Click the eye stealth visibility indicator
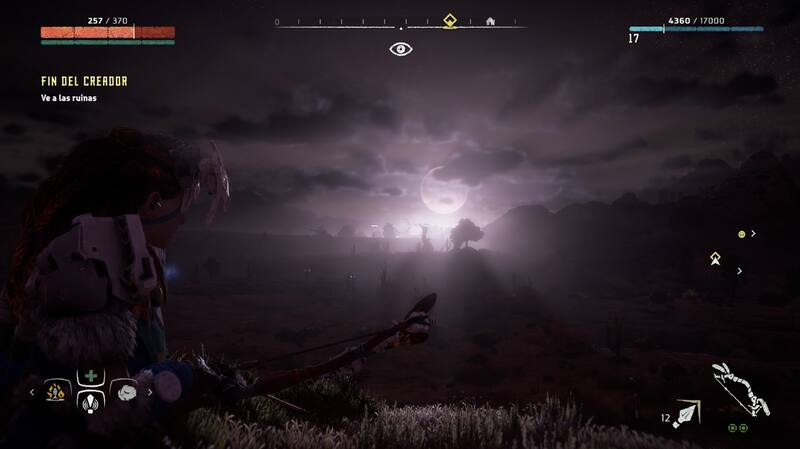Screen dimensions: 800x449 (x=400, y=47)
